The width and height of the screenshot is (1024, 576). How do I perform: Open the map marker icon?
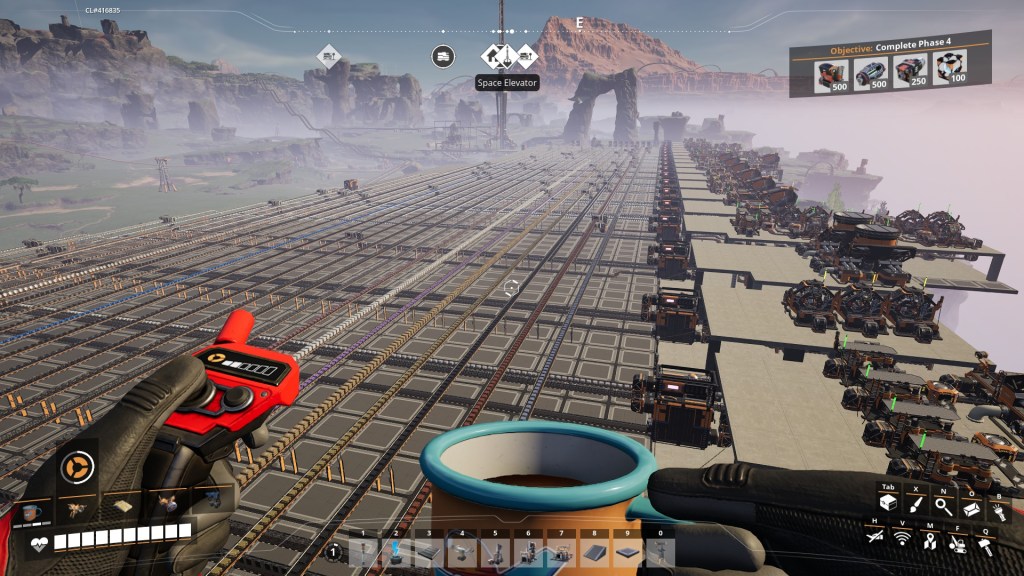929,540
